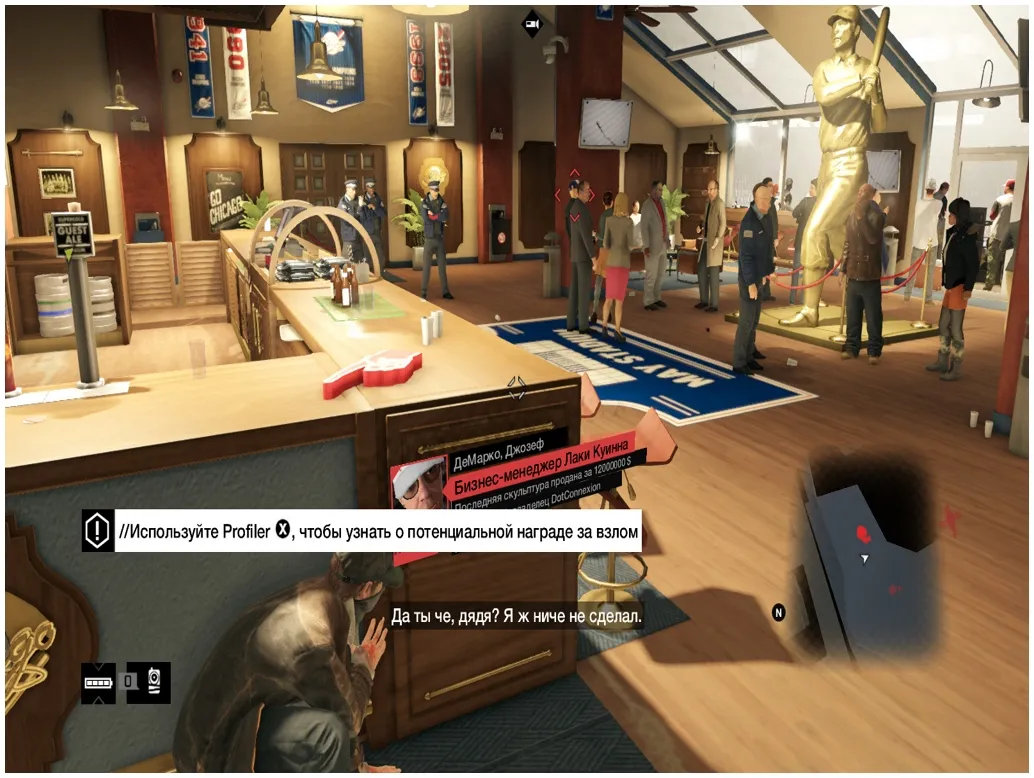The height and width of the screenshot is (778, 1034).
Task: Click the N compass marker beside minimap
Action: [779, 612]
